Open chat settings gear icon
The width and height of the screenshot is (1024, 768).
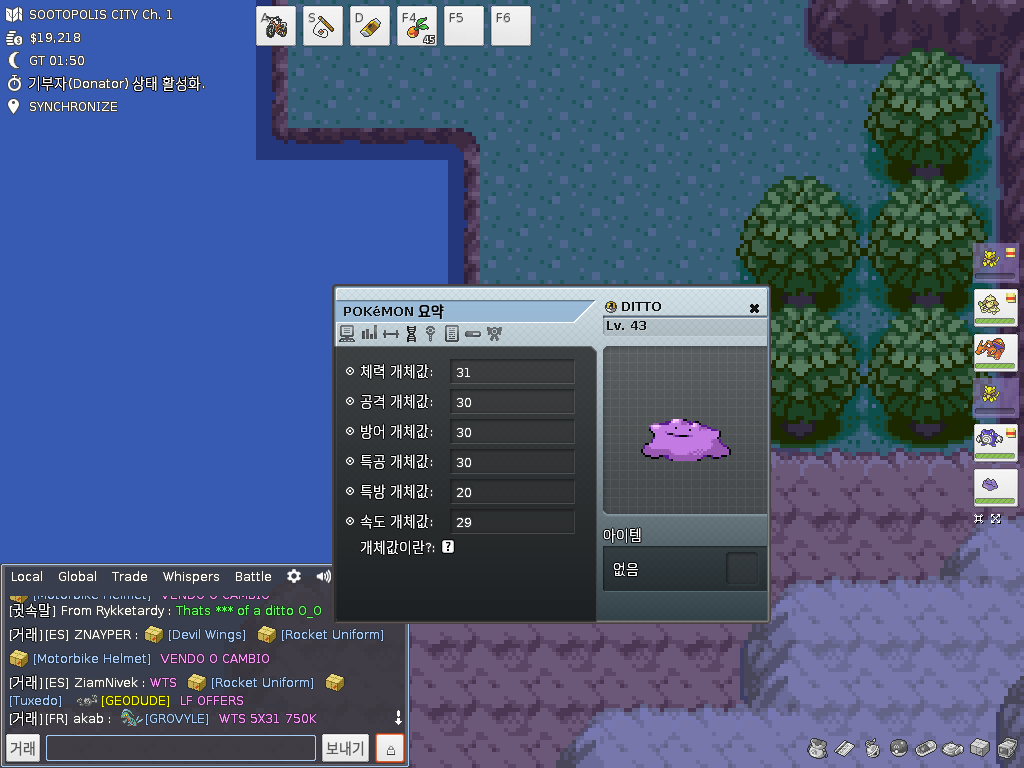coord(294,576)
